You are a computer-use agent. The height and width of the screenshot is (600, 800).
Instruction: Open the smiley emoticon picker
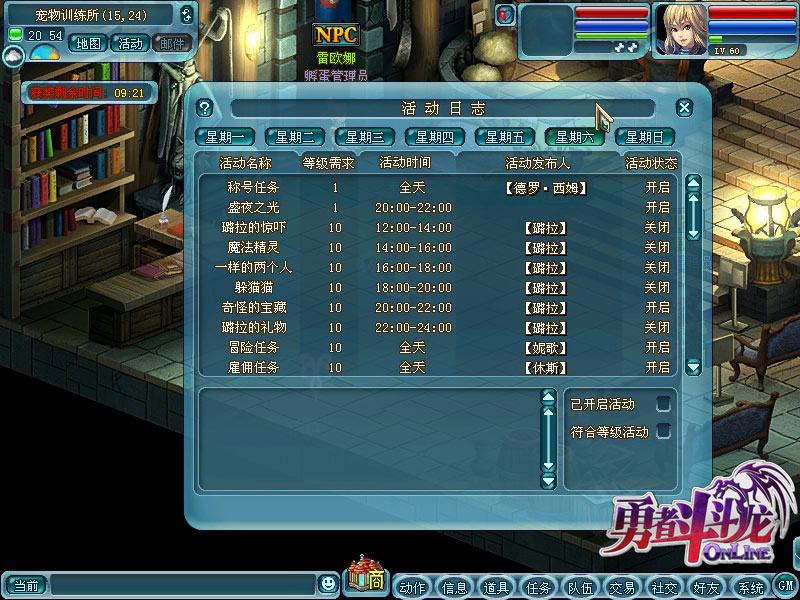pyautogui.click(x=328, y=583)
